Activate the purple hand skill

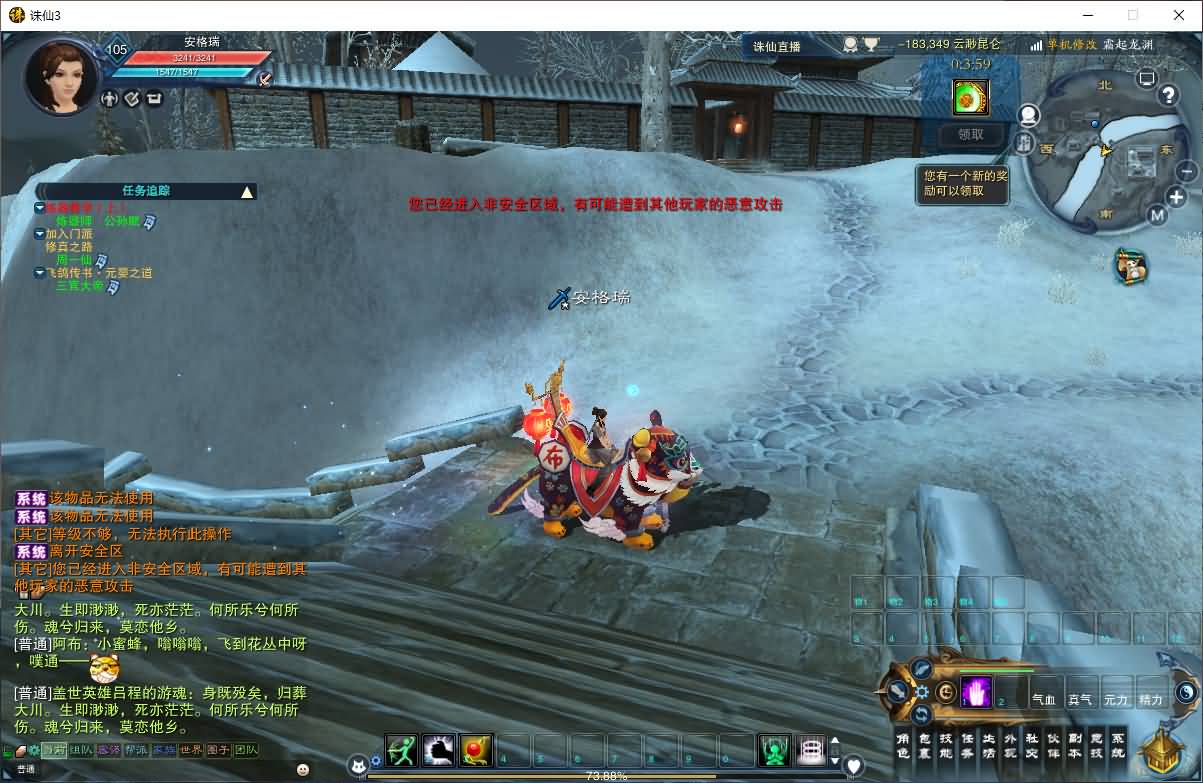976,691
